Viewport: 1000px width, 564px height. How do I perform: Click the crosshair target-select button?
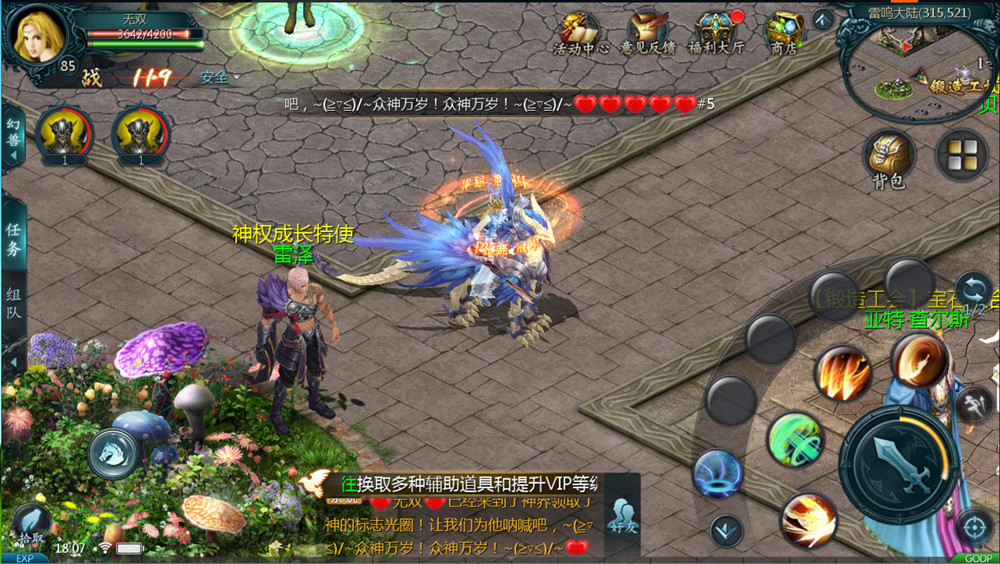click(973, 525)
